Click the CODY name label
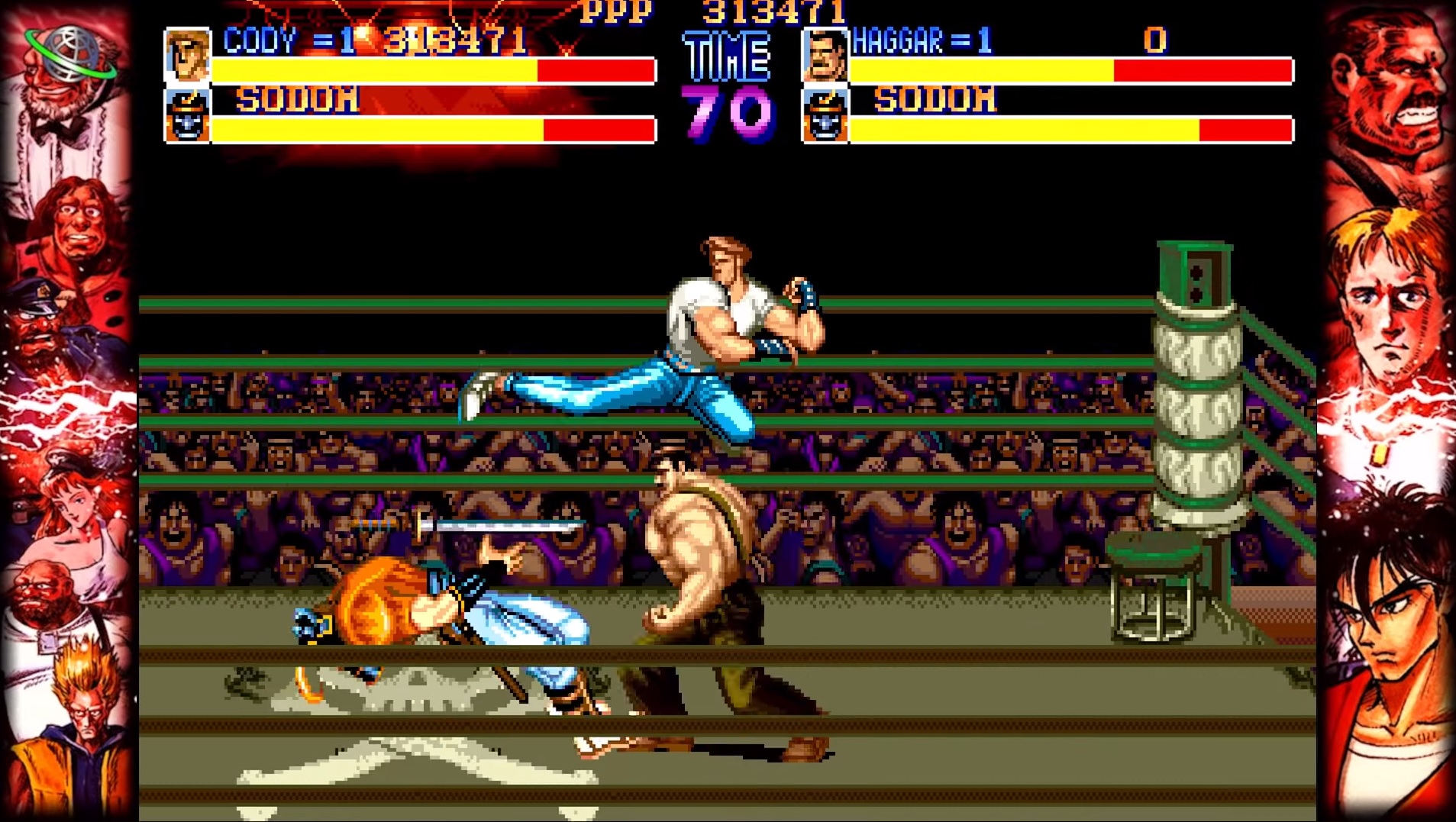1456x822 pixels. 260,44
